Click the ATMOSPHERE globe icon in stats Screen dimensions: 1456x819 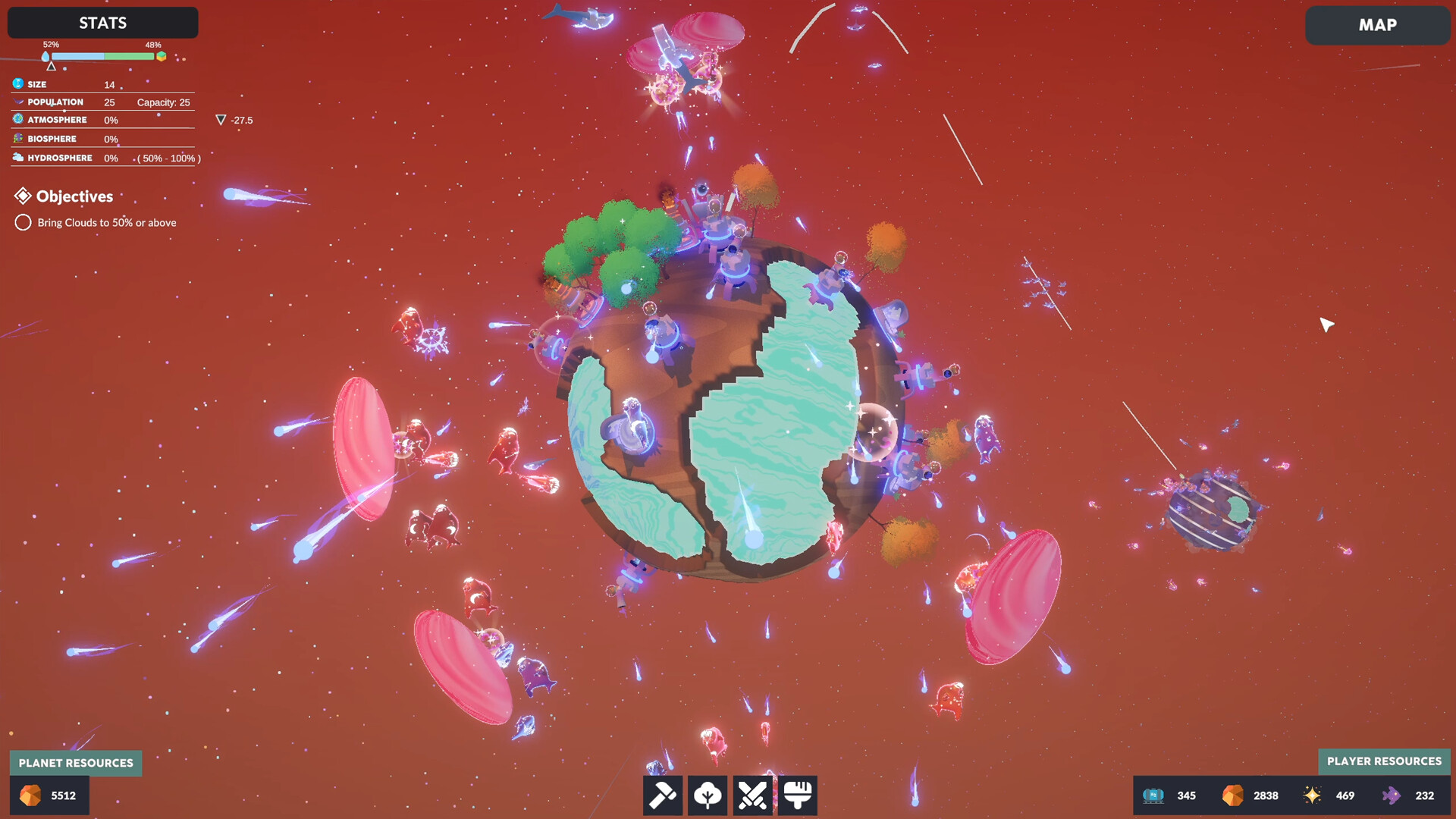(x=17, y=119)
